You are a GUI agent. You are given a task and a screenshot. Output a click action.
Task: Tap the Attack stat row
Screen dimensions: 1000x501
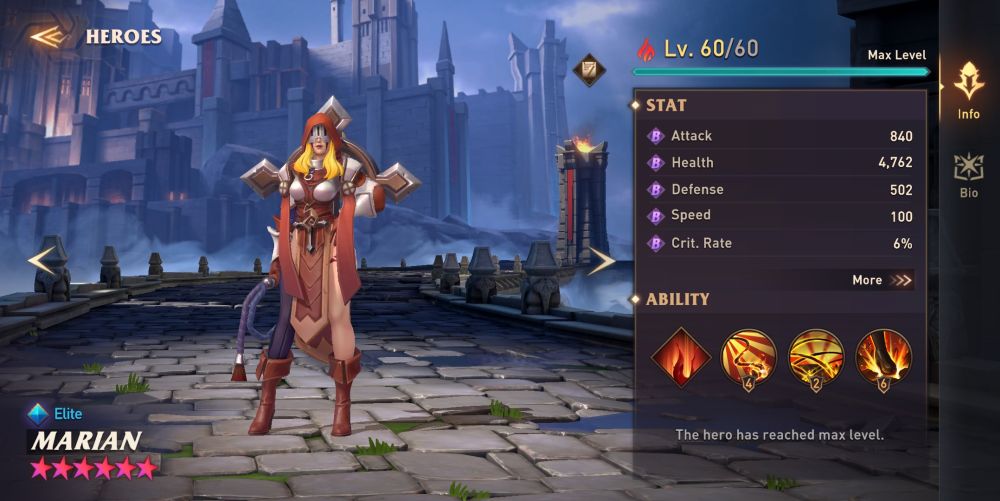(x=780, y=136)
